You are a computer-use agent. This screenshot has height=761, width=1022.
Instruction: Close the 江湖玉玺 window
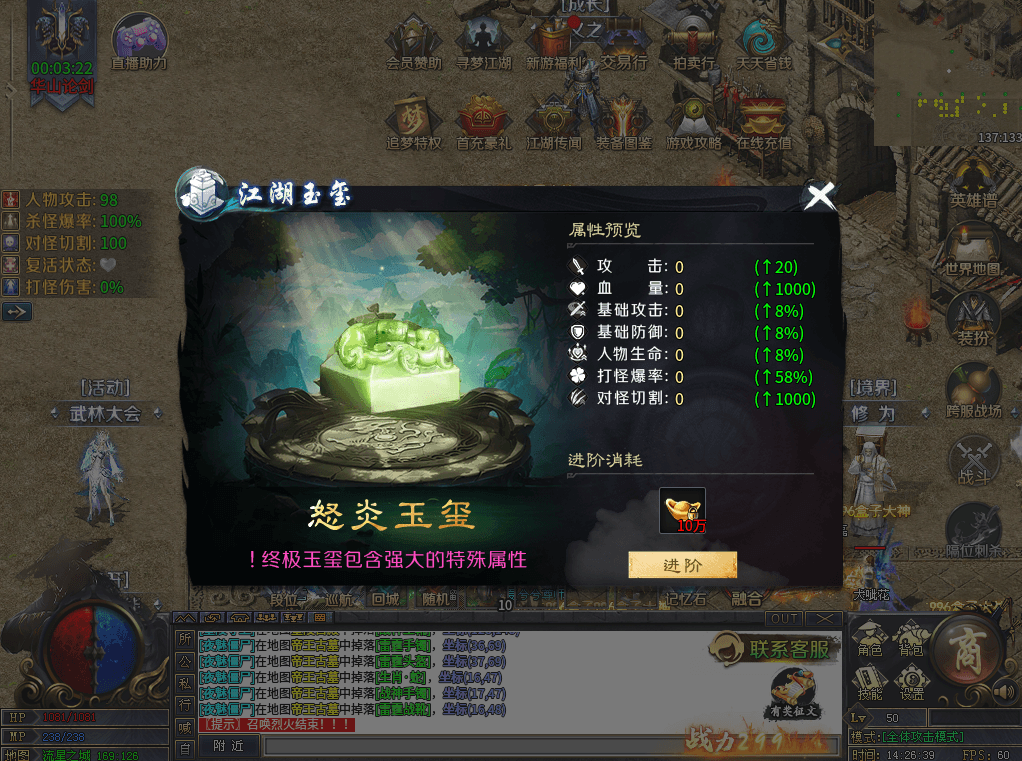point(820,196)
